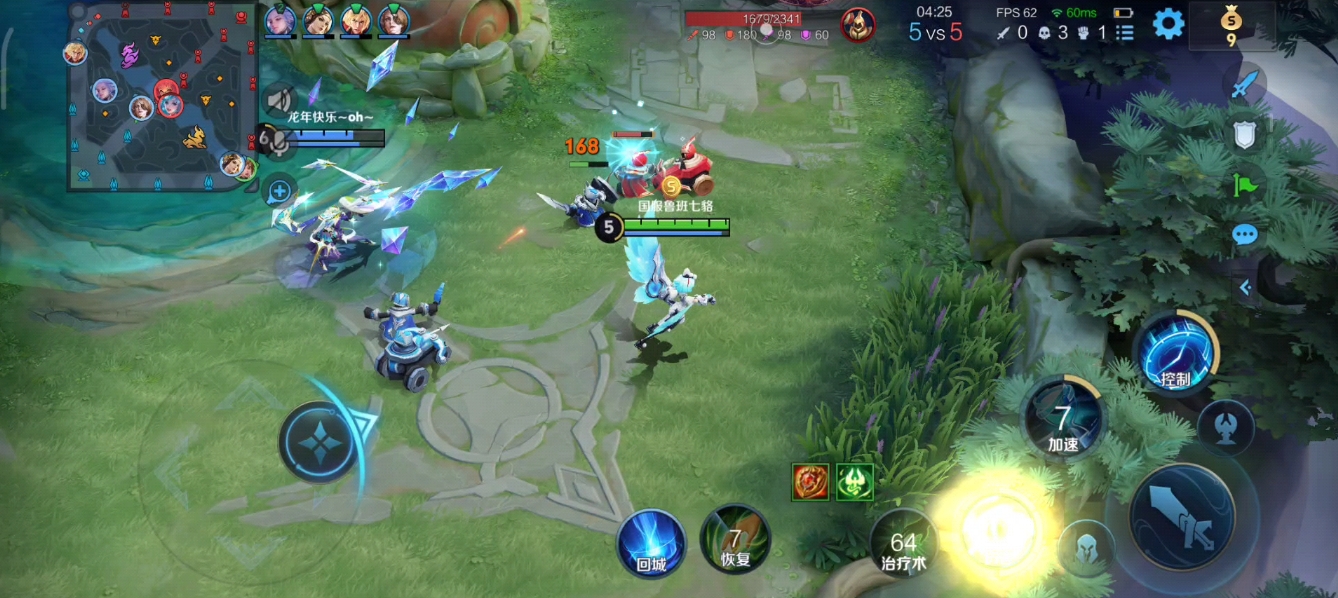Collapse the signal panel arrow
The height and width of the screenshot is (598, 1338).
click(x=1245, y=288)
